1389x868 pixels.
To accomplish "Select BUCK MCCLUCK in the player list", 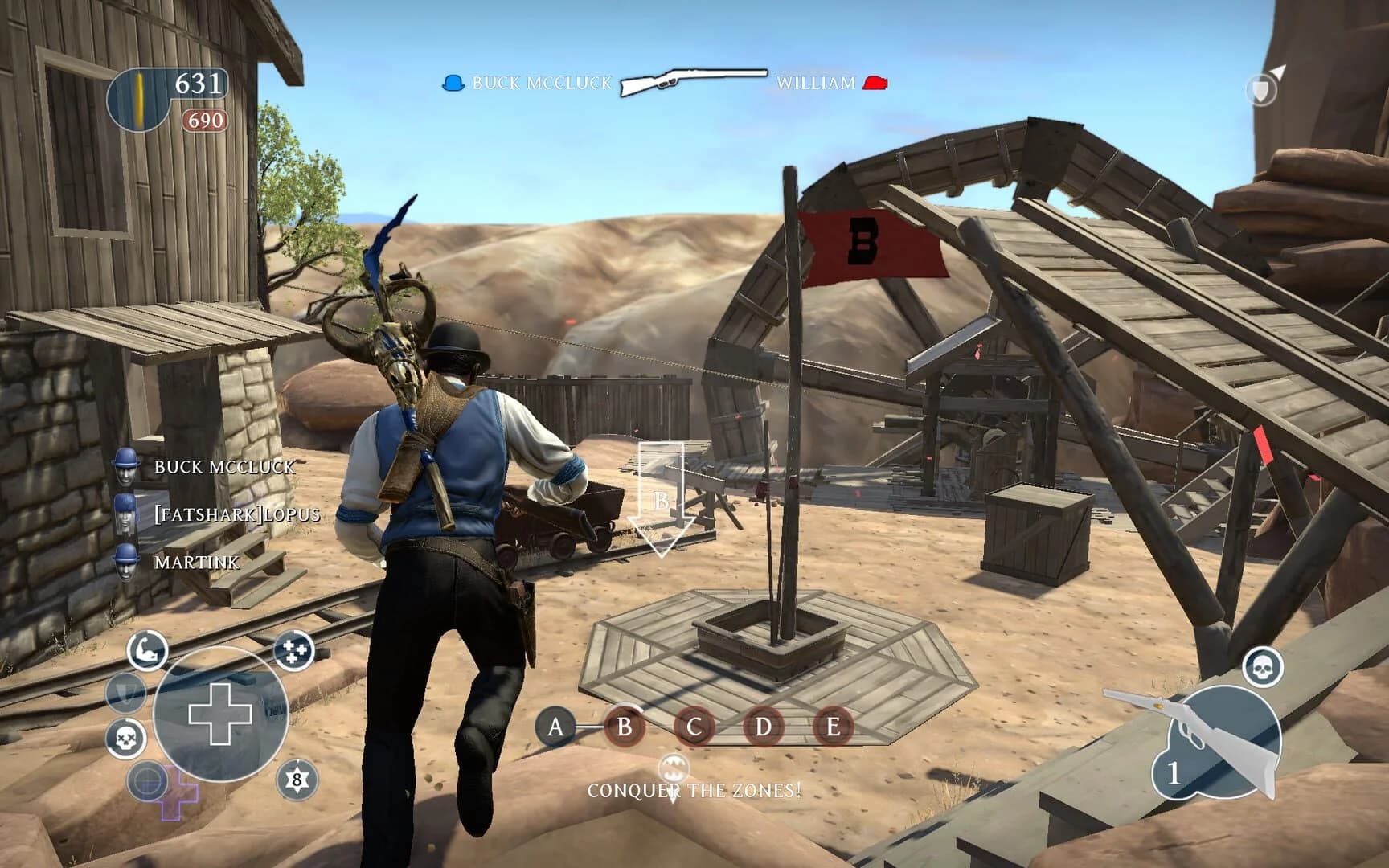I will 225,467.
